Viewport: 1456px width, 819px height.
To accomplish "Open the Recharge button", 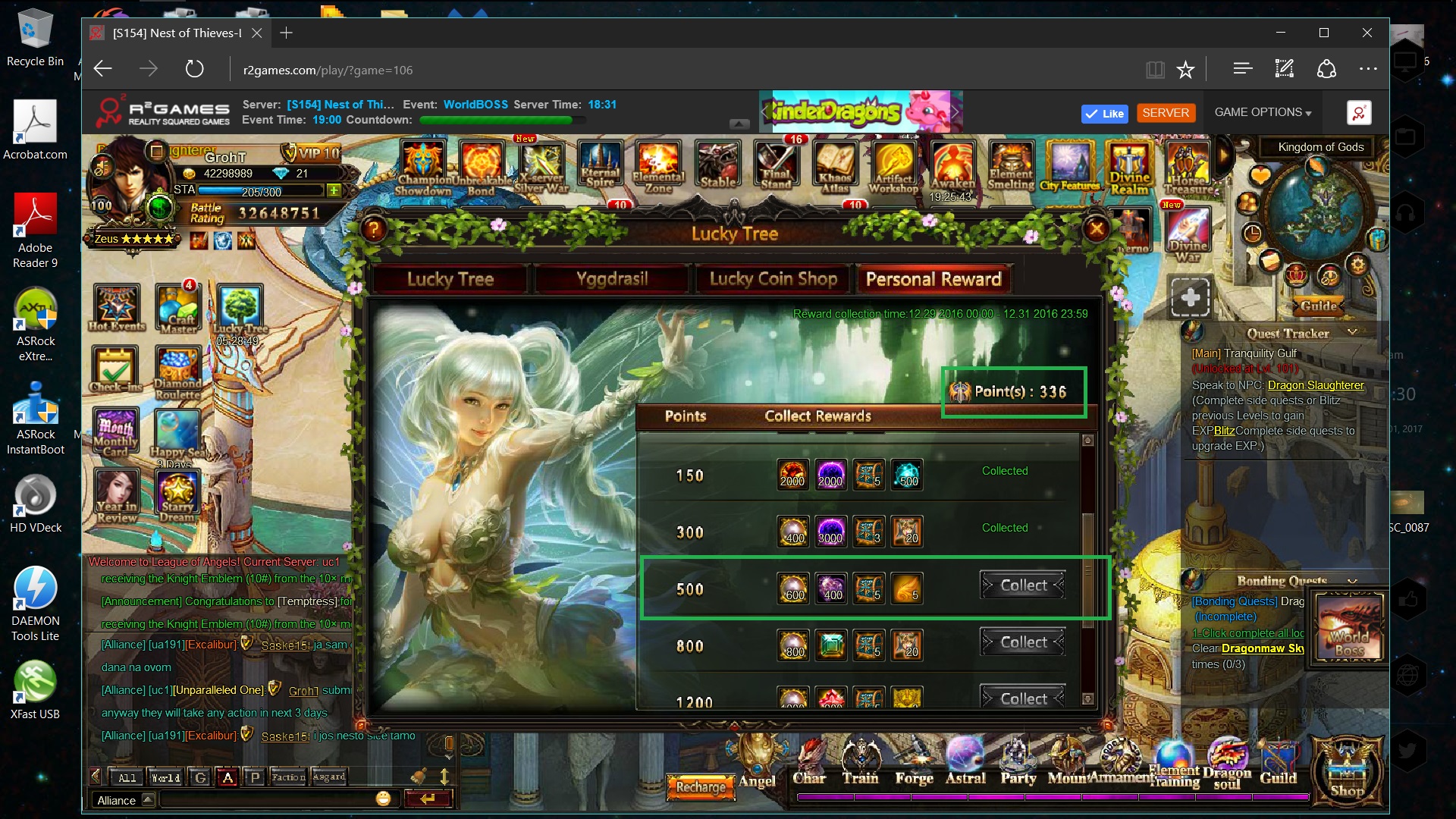I will 701,787.
